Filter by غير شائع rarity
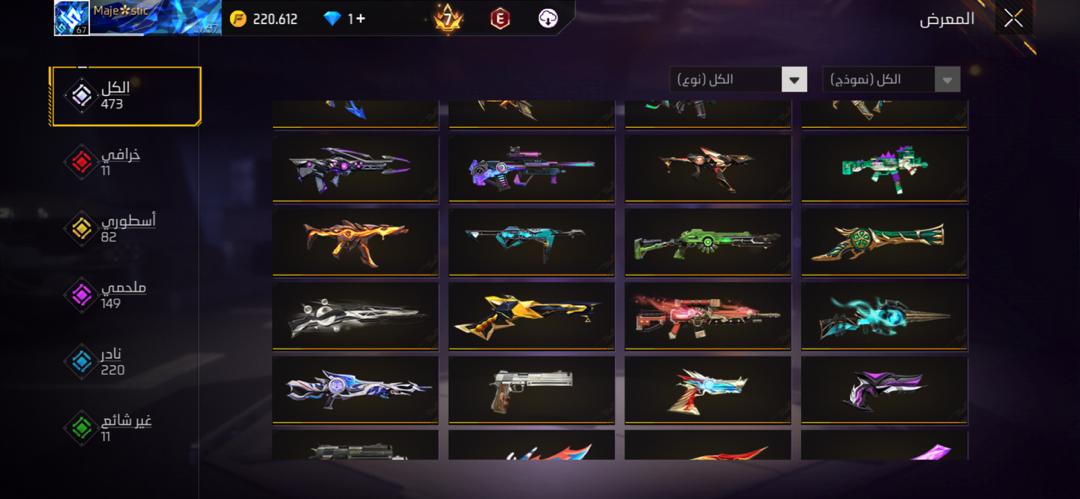This screenshot has width=1080, height=499. click(x=125, y=428)
